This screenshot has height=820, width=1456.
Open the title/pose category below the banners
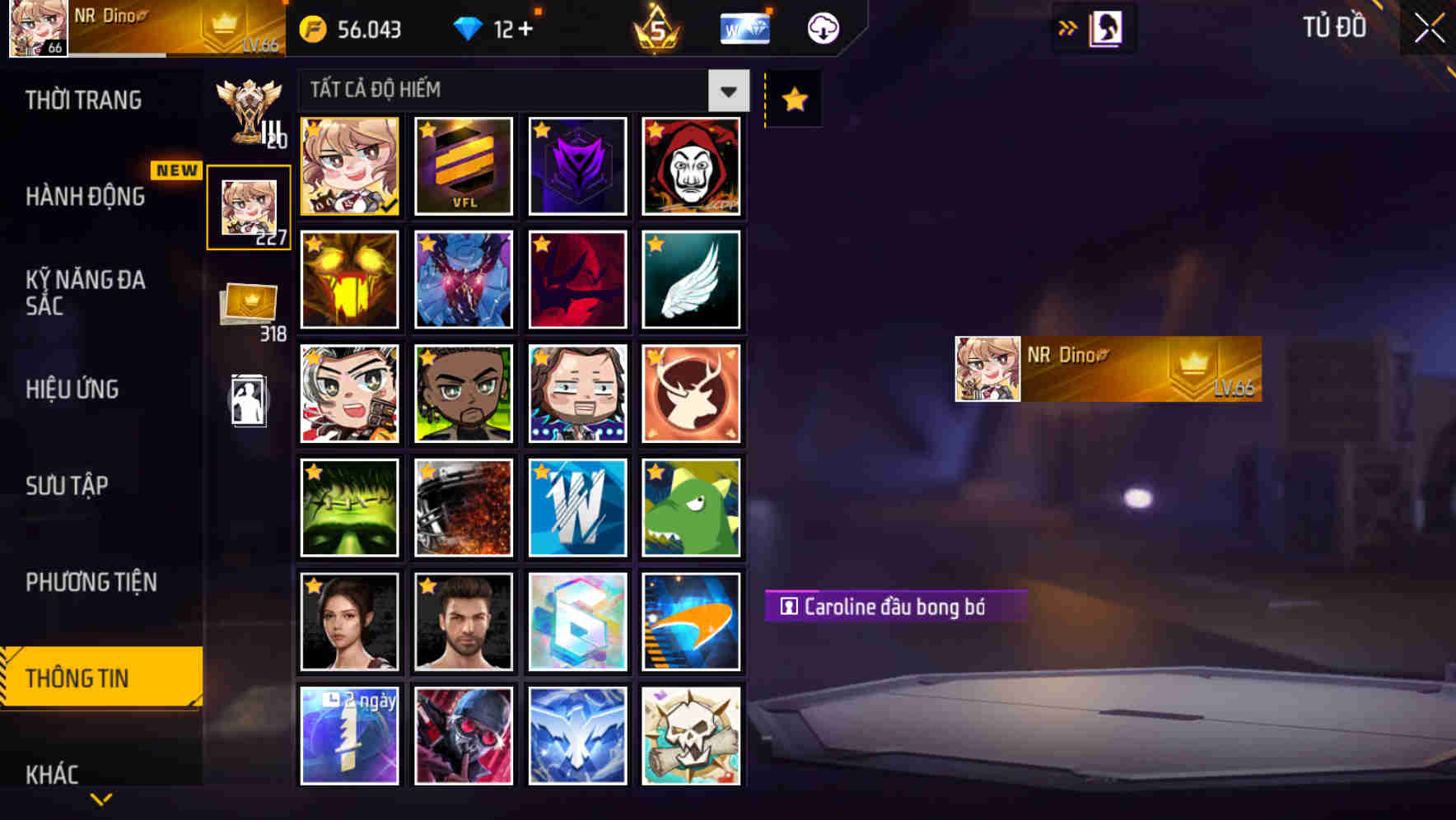coord(250,401)
